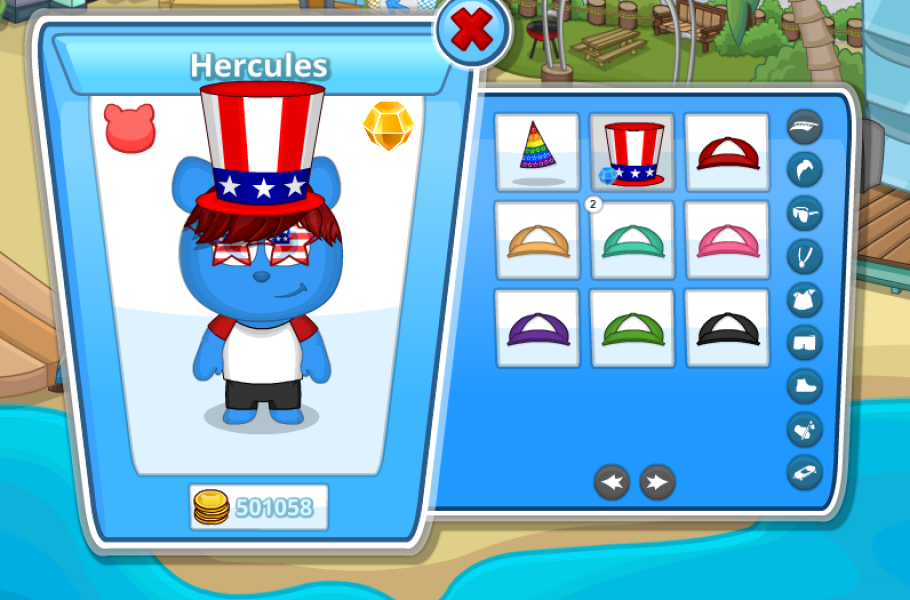Image resolution: width=910 pixels, height=600 pixels.
Task: Pick the black baseball cap
Action: coord(727,328)
